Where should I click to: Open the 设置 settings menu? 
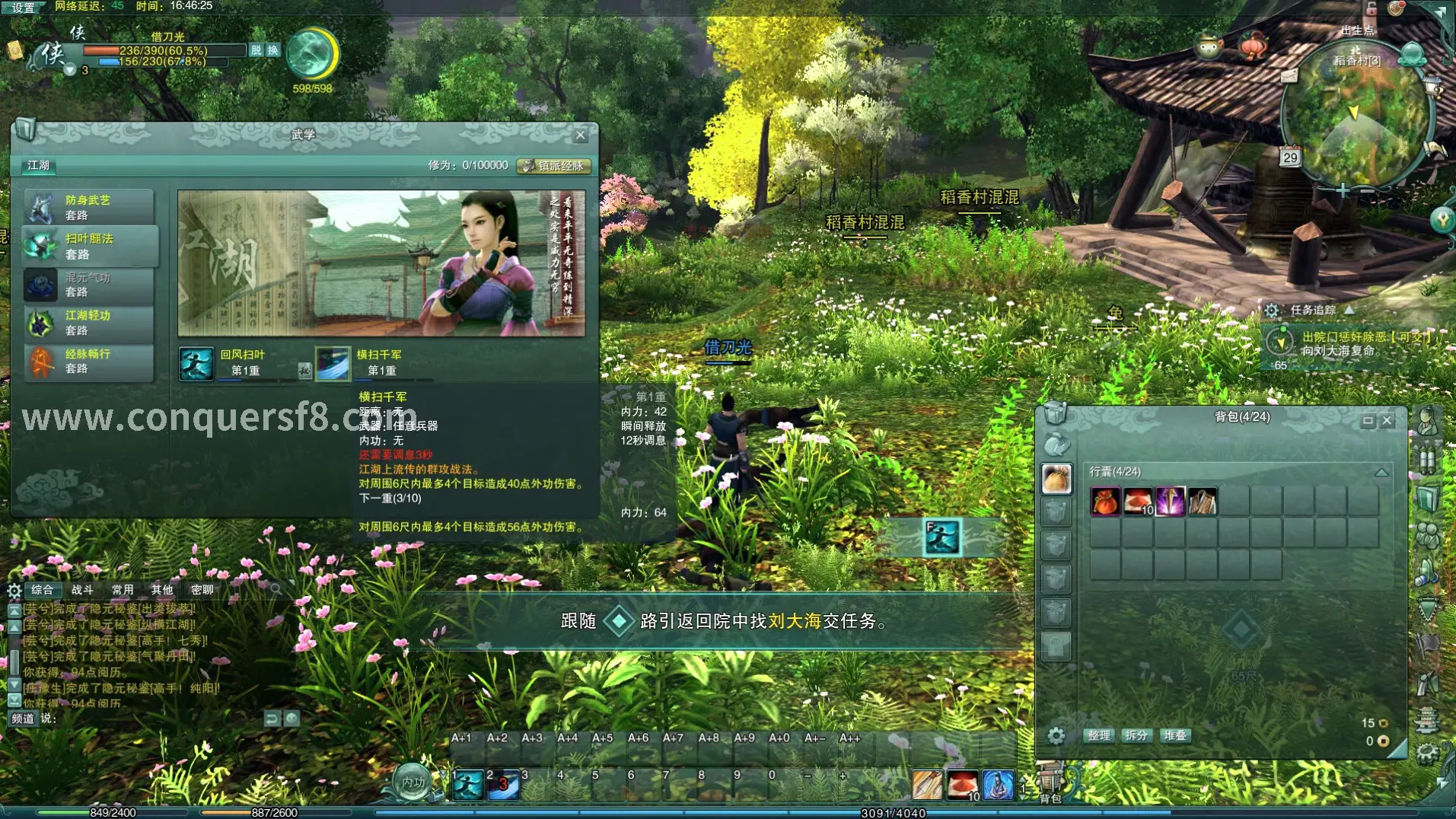(x=24, y=8)
